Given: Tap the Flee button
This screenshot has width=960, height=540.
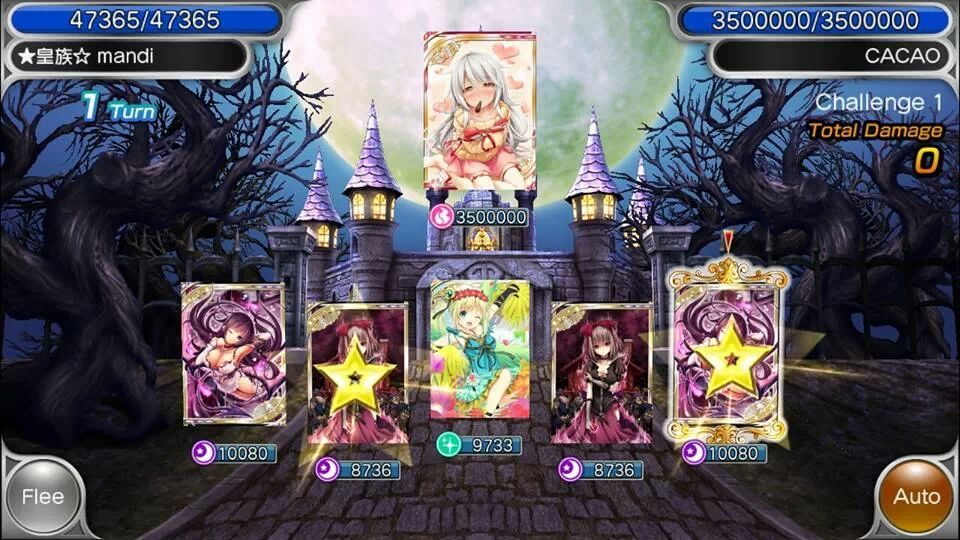Looking at the screenshot, I should (43, 497).
